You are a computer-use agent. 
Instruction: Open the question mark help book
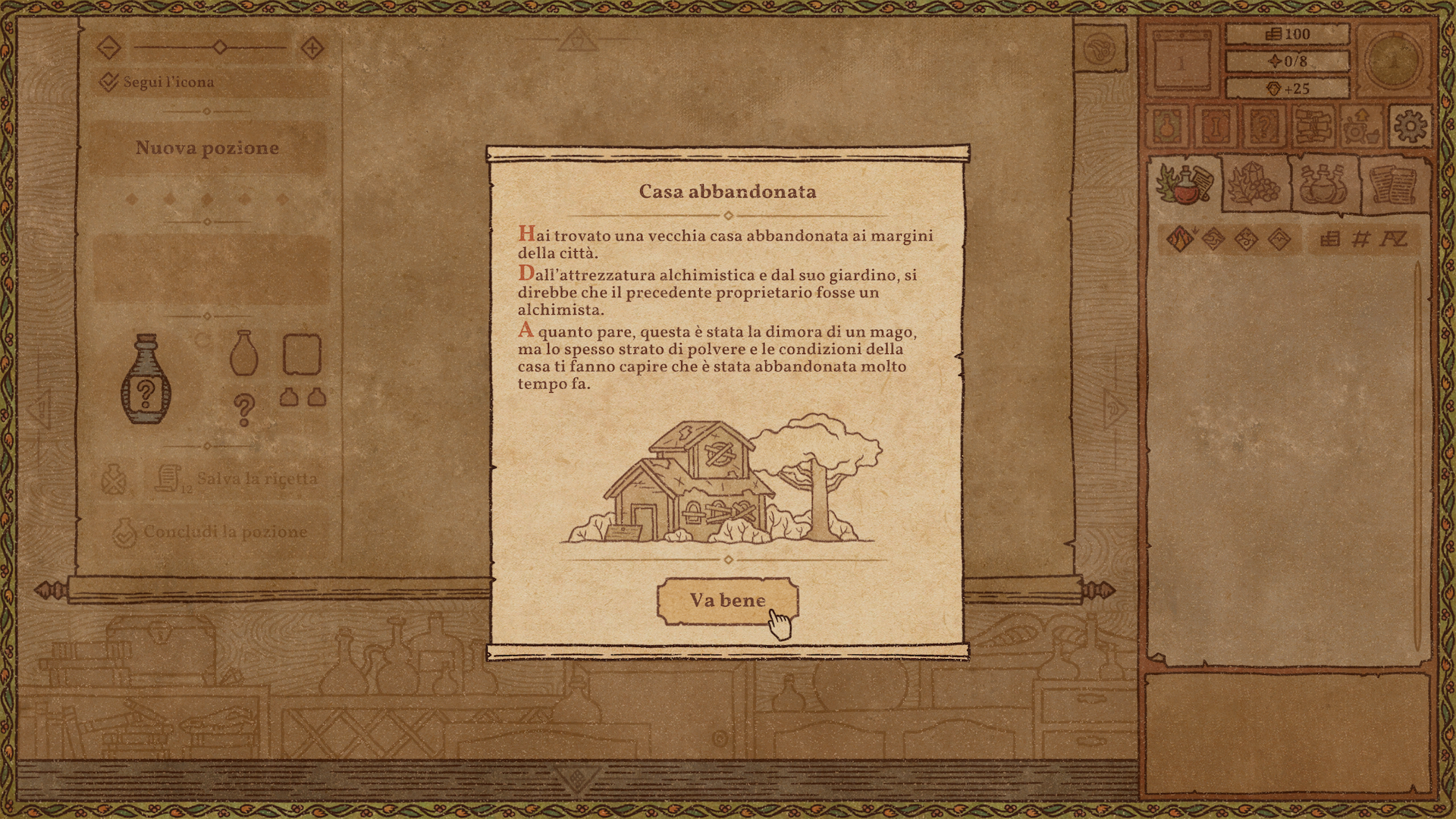point(1264,126)
